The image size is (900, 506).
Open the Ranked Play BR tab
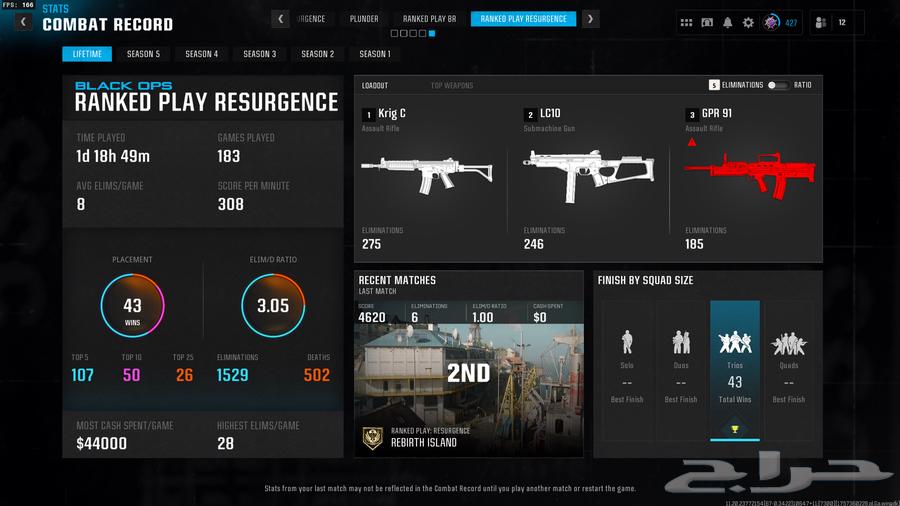(429, 19)
